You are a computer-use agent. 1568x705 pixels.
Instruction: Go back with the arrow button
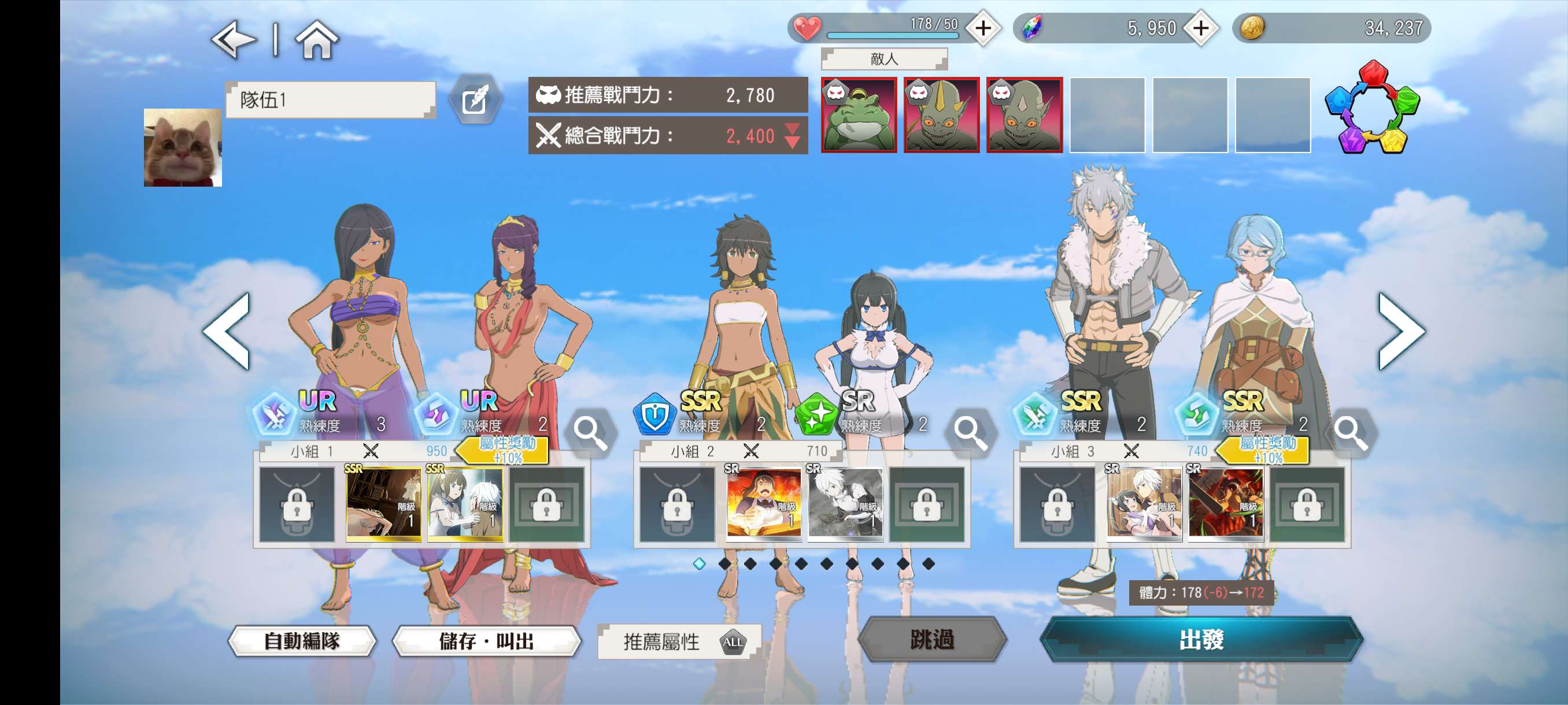pos(233,40)
